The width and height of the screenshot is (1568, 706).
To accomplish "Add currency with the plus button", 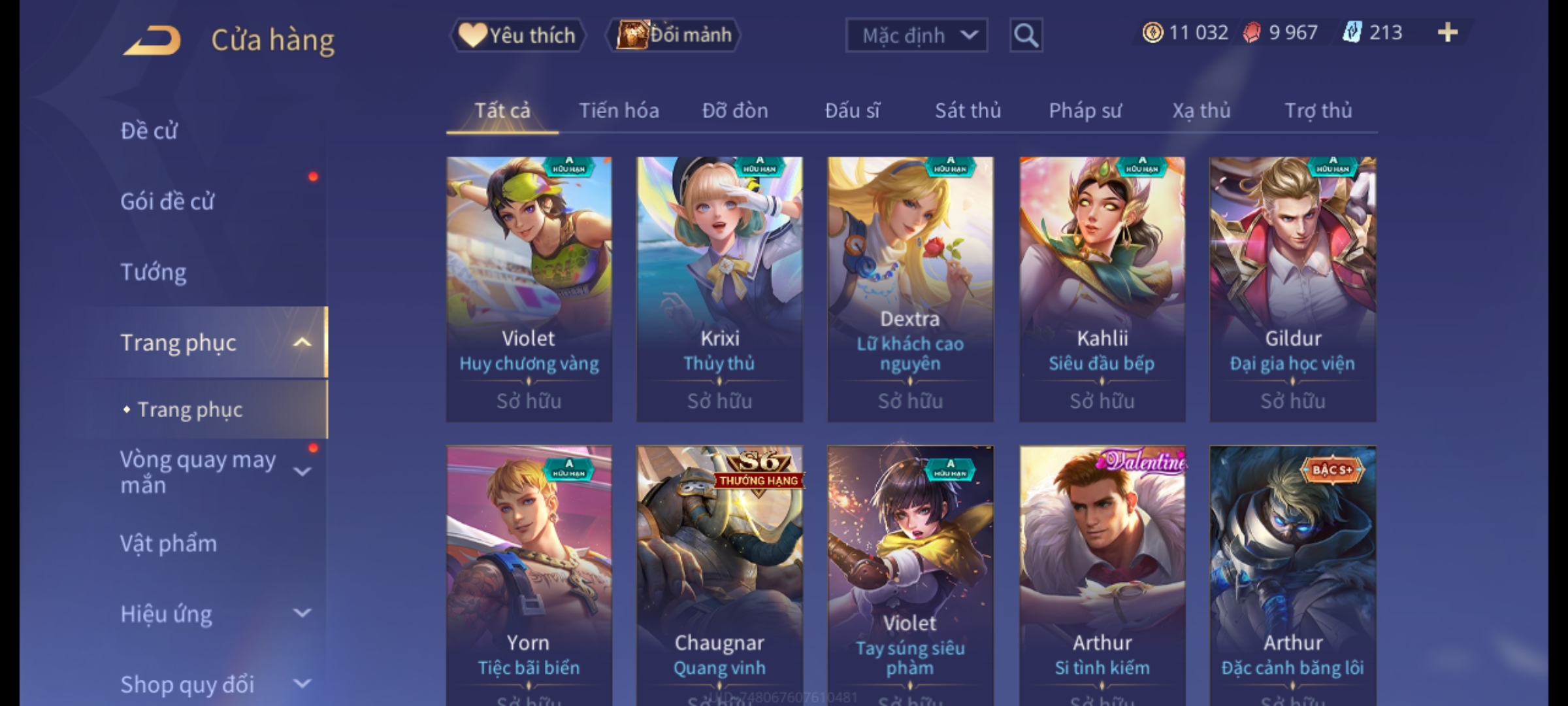I will coord(1448,33).
